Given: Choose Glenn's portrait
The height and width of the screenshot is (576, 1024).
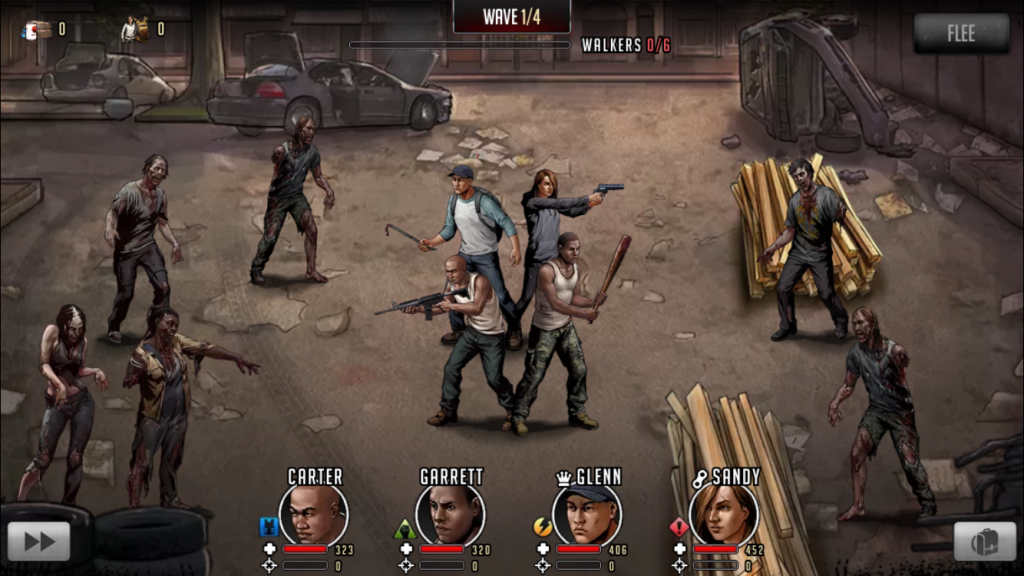Looking at the screenshot, I should [587, 514].
